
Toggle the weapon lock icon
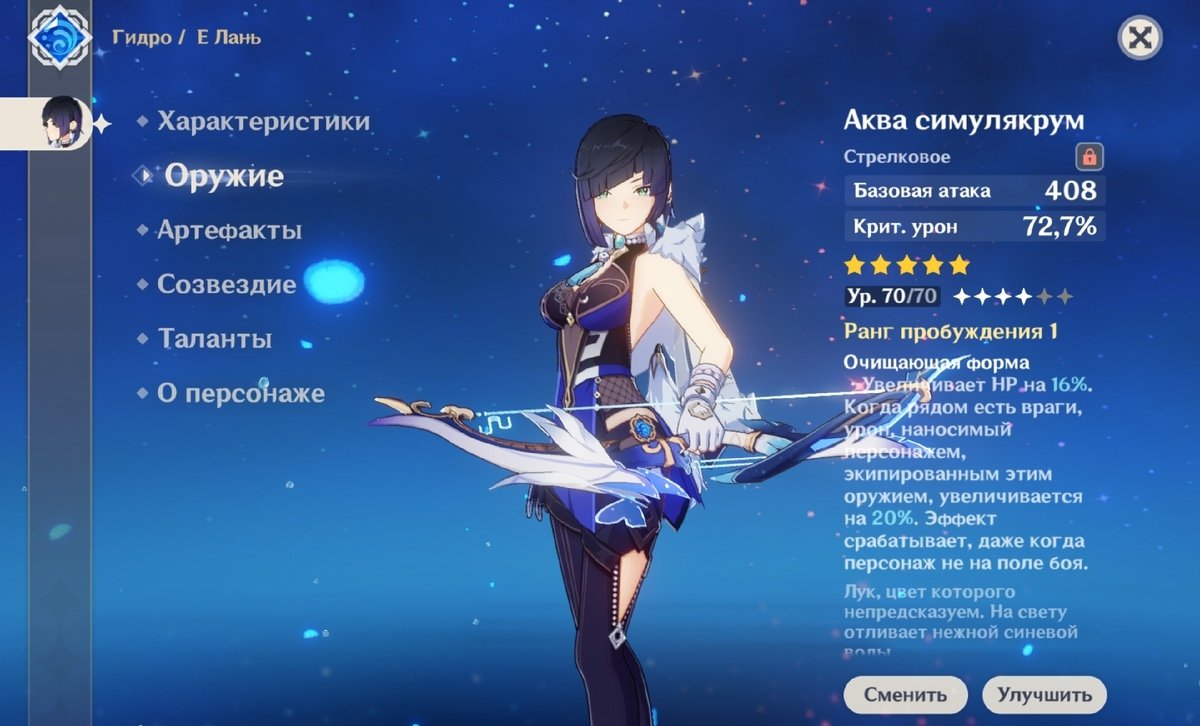coord(1087,157)
